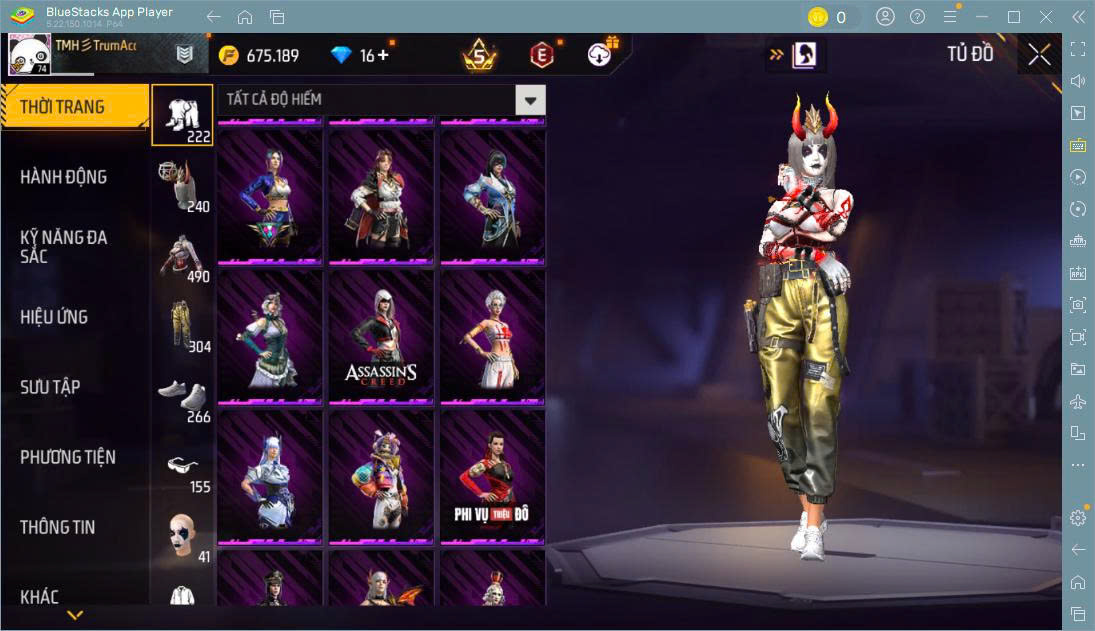The height and width of the screenshot is (631, 1095).
Task: Open the HIỆU ỨNG section
Action: [54, 317]
